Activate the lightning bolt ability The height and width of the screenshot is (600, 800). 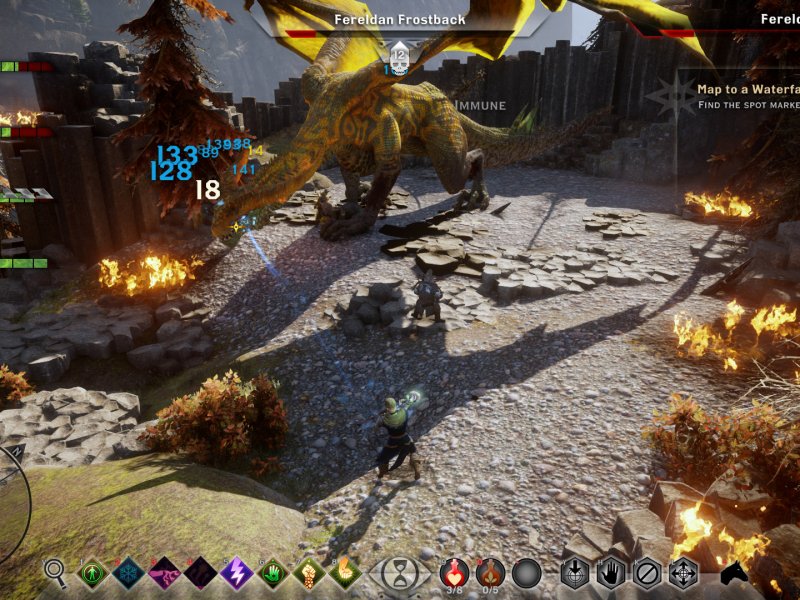click(236, 573)
